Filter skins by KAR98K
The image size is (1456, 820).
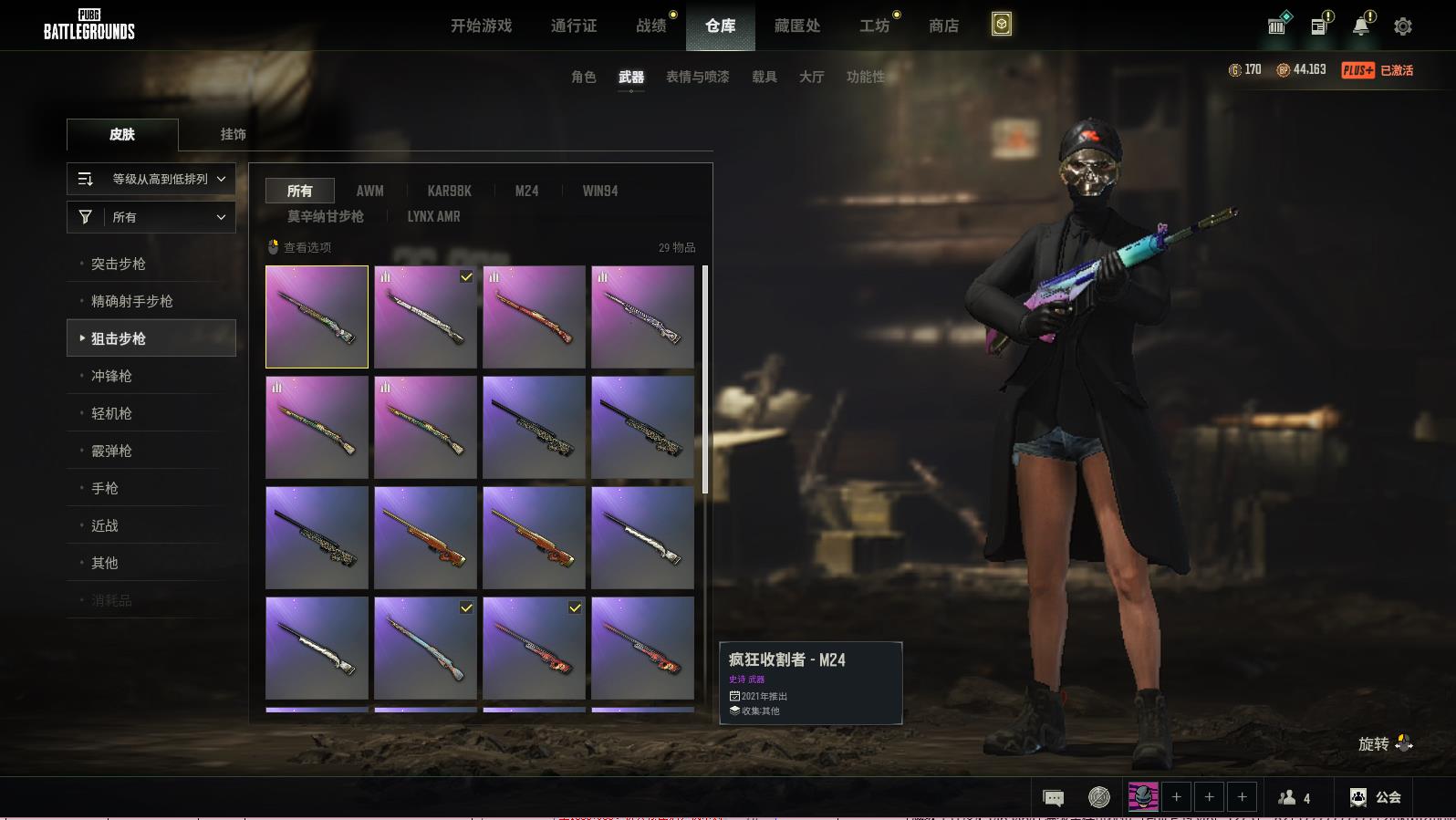449,191
